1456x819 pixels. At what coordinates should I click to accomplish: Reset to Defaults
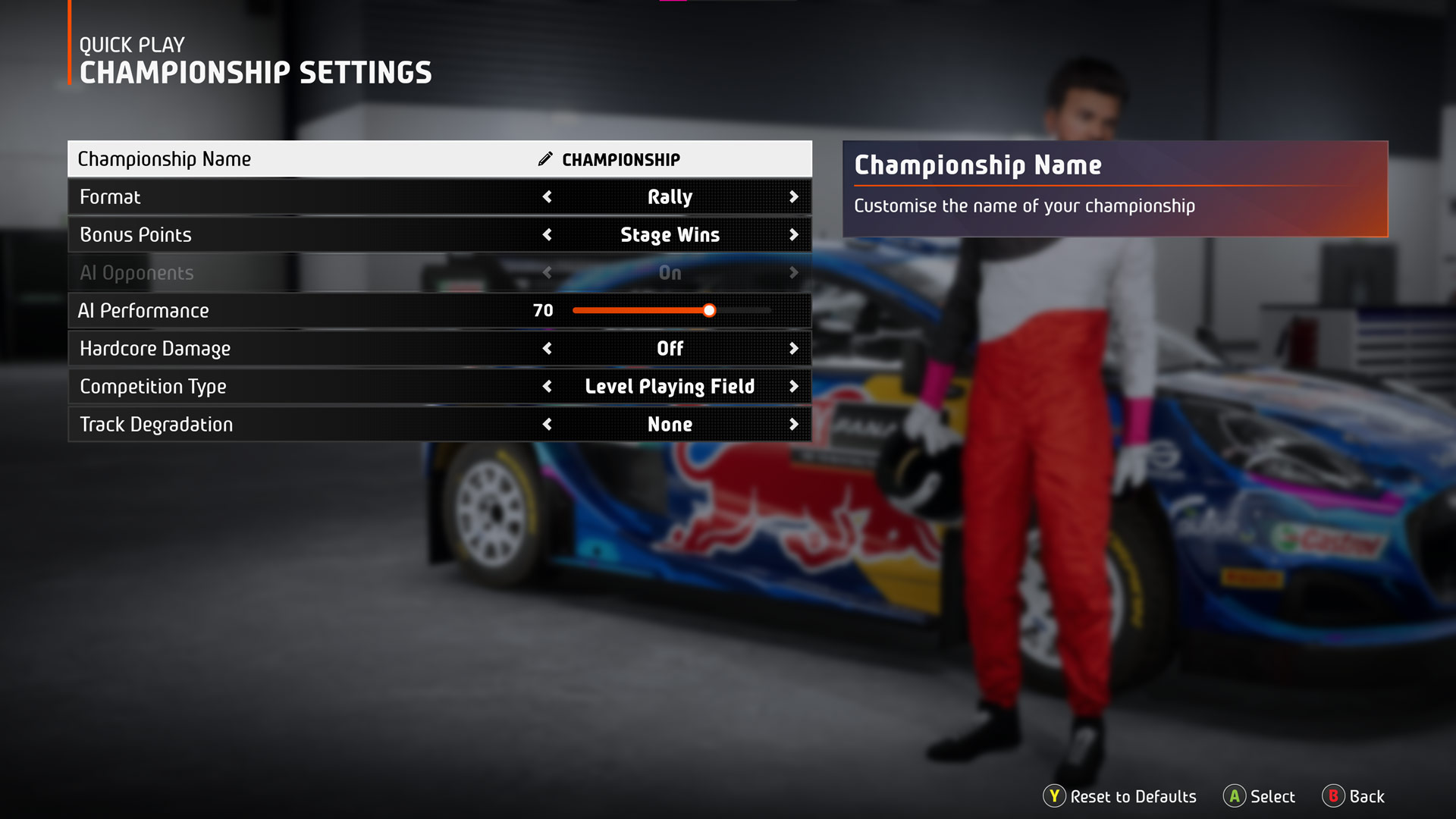pos(1120,796)
